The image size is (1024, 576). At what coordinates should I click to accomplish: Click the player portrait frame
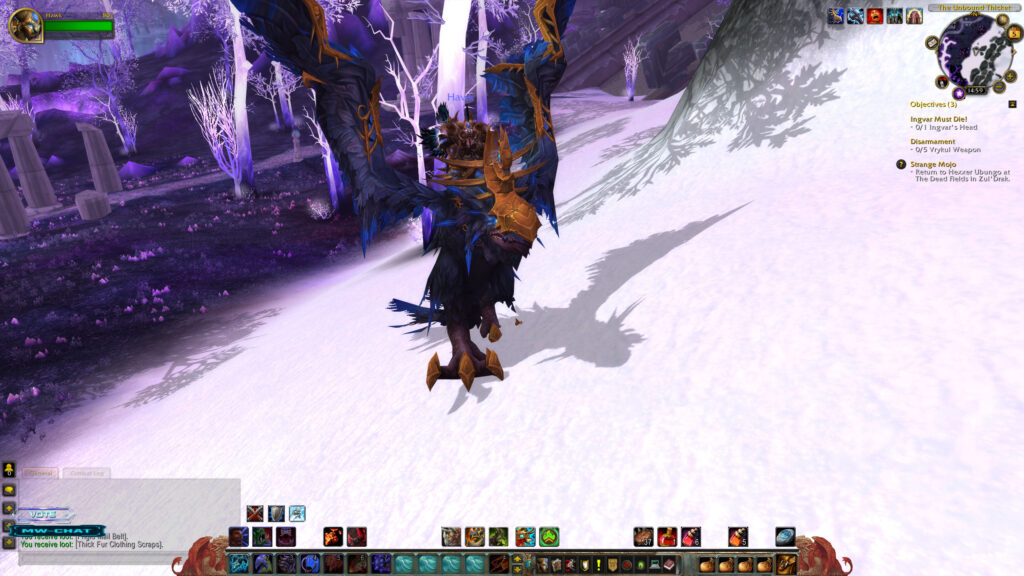pyautogui.click(x=25, y=25)
